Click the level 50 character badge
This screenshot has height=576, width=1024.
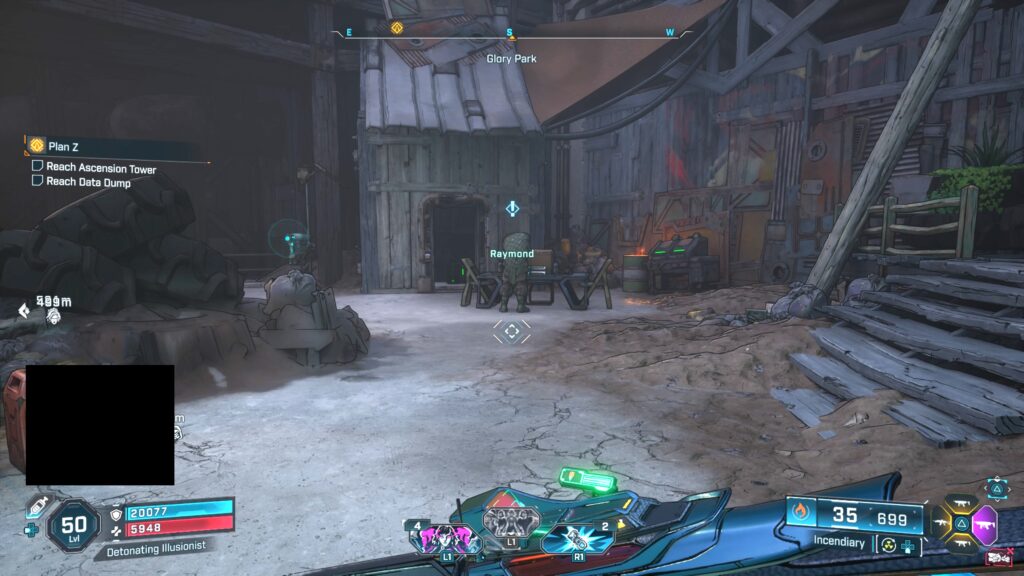point(73,525)
